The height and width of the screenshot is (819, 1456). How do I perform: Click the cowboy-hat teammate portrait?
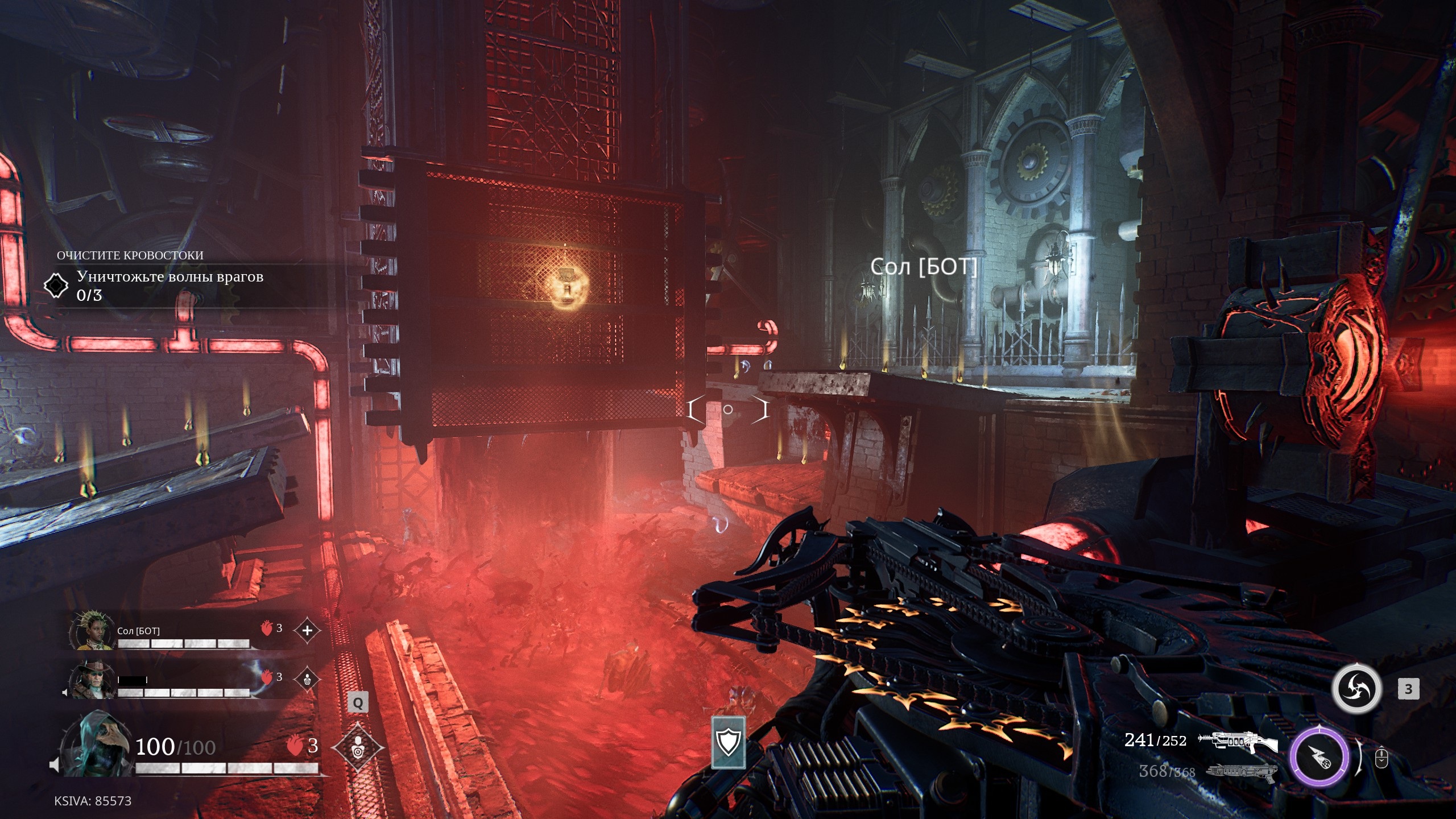click(x=91, y=680)
